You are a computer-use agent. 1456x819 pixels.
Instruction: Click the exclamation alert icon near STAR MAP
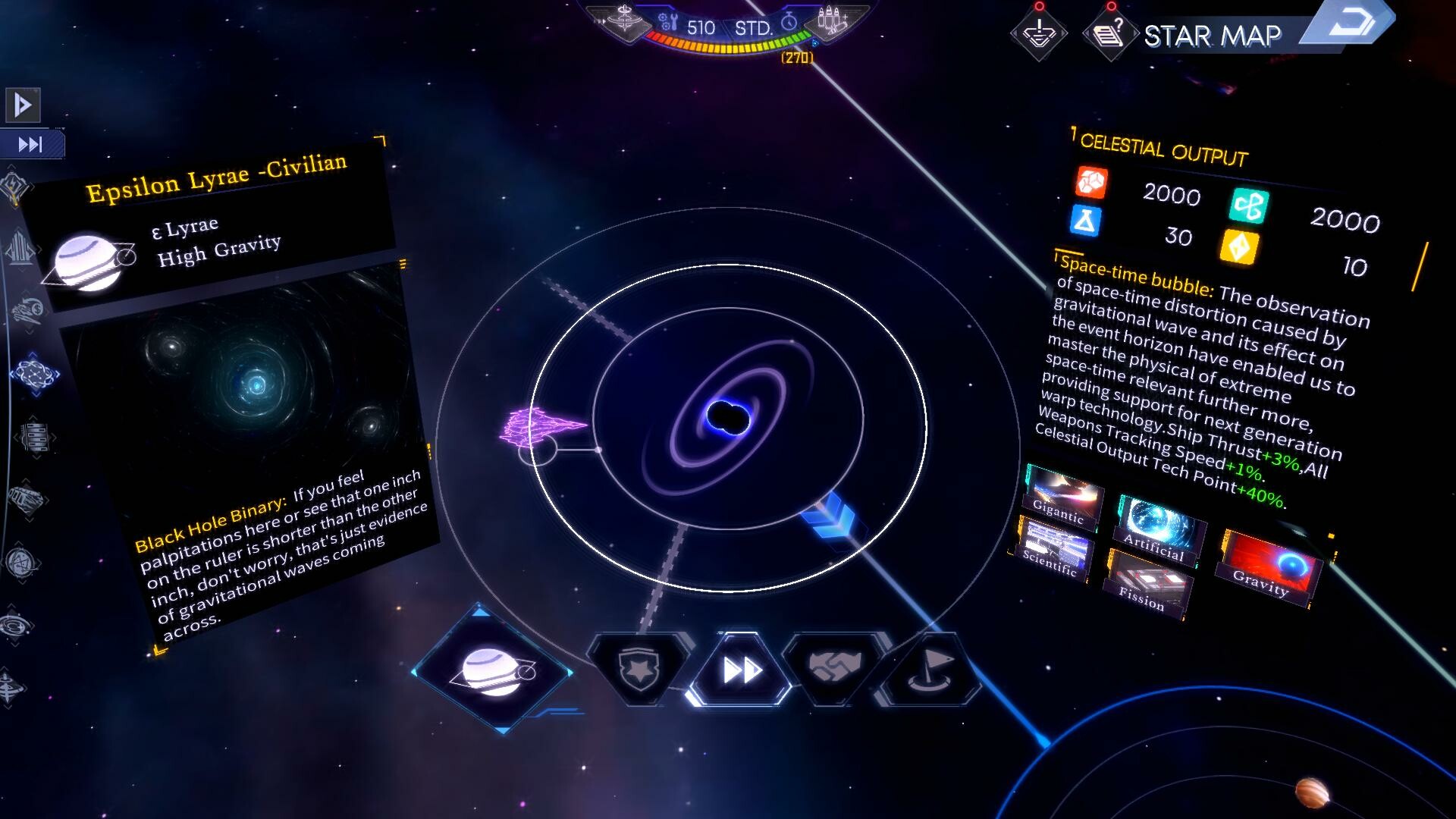point(1039,34)
